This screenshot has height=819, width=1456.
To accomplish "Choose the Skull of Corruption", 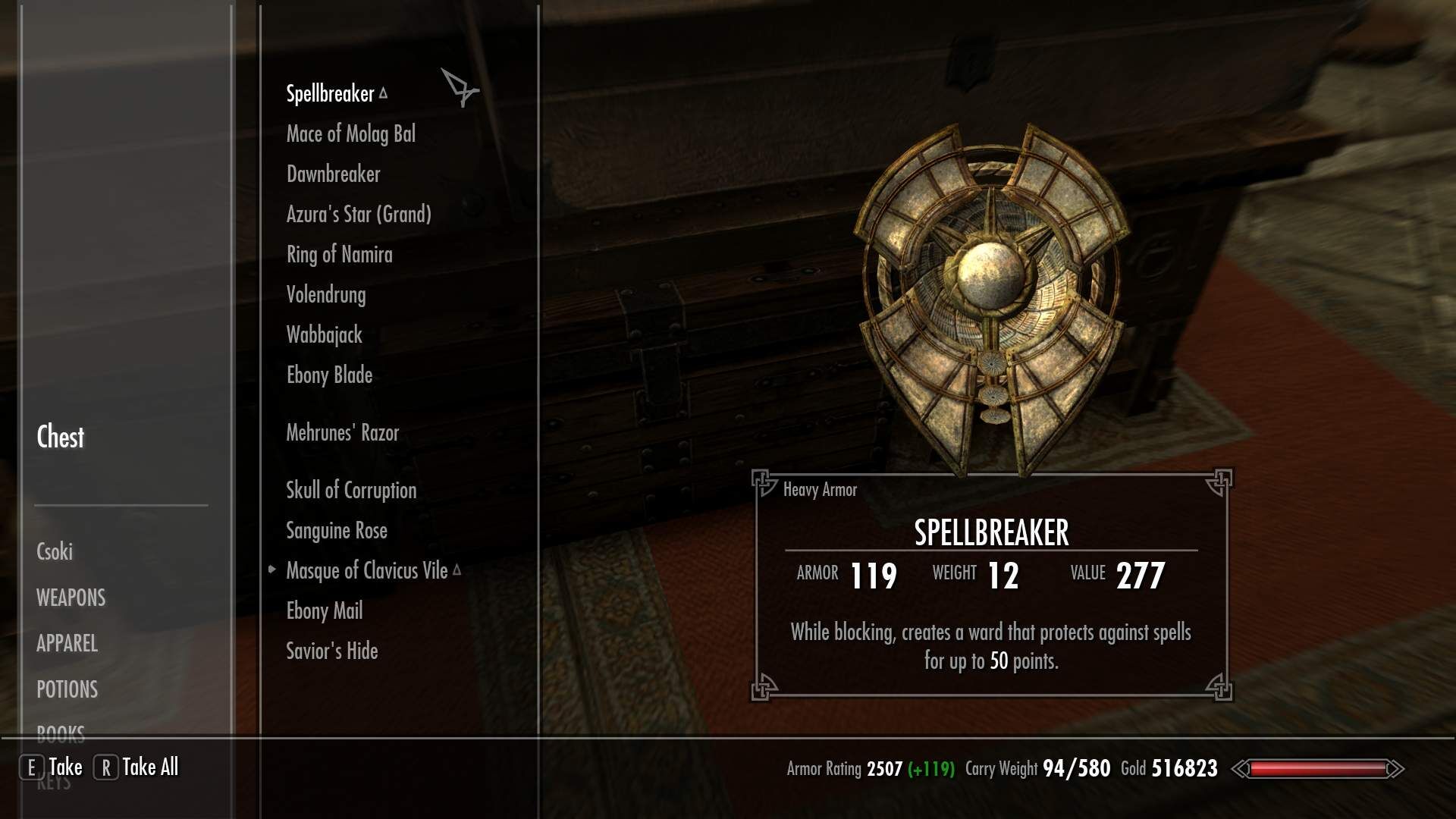I will [x=351, y=491].
